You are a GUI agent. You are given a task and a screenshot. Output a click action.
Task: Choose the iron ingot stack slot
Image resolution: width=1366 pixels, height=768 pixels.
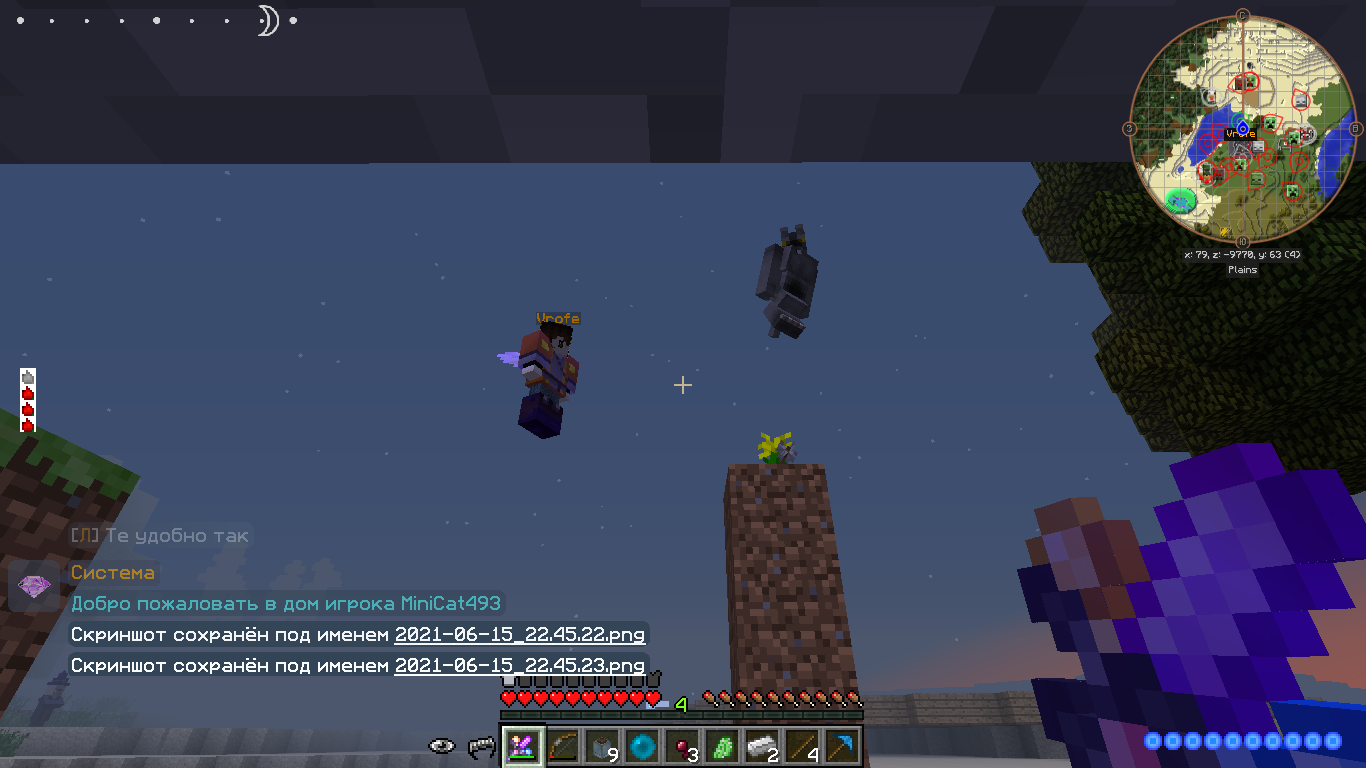(762, 746)
